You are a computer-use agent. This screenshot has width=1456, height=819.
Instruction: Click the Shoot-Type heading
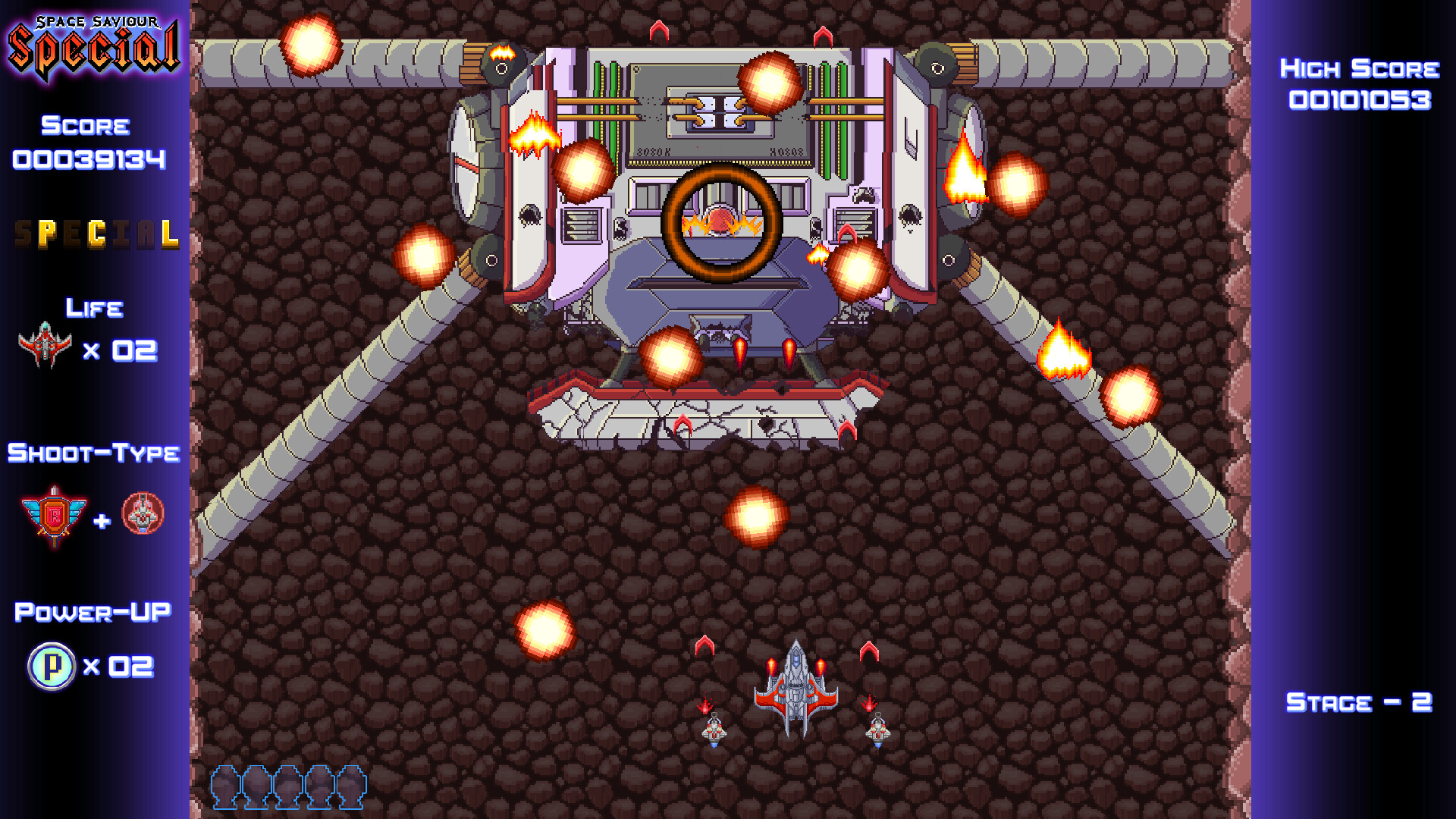[93, 453]
